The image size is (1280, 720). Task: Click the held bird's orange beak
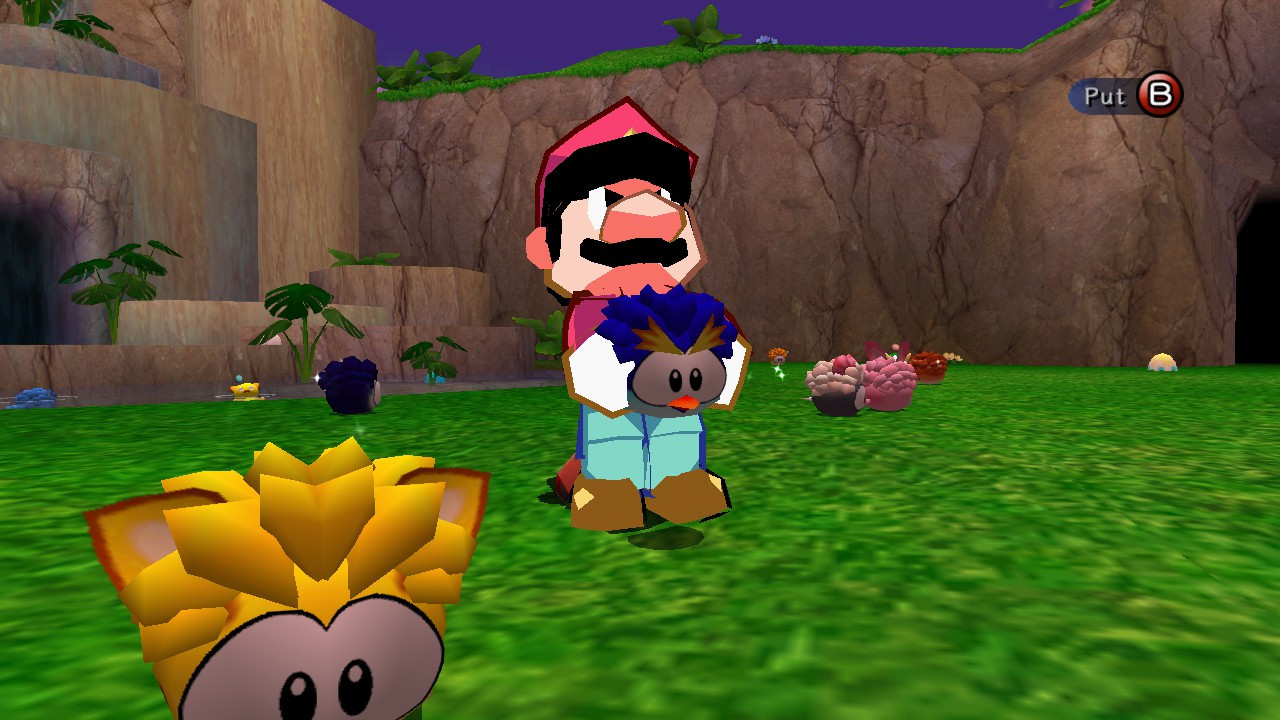[x=682, y=404]
